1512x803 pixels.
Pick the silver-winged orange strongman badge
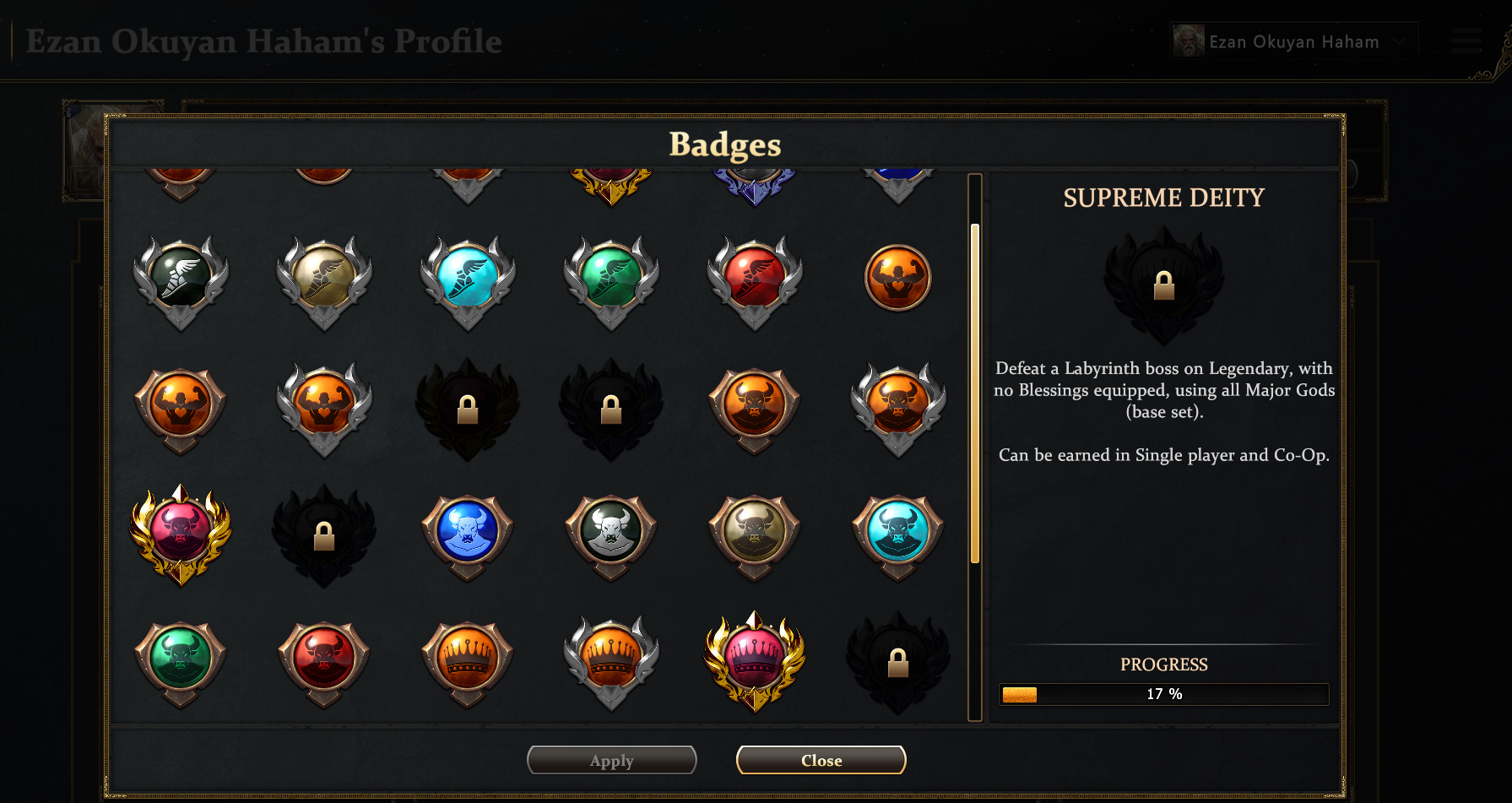324,405
